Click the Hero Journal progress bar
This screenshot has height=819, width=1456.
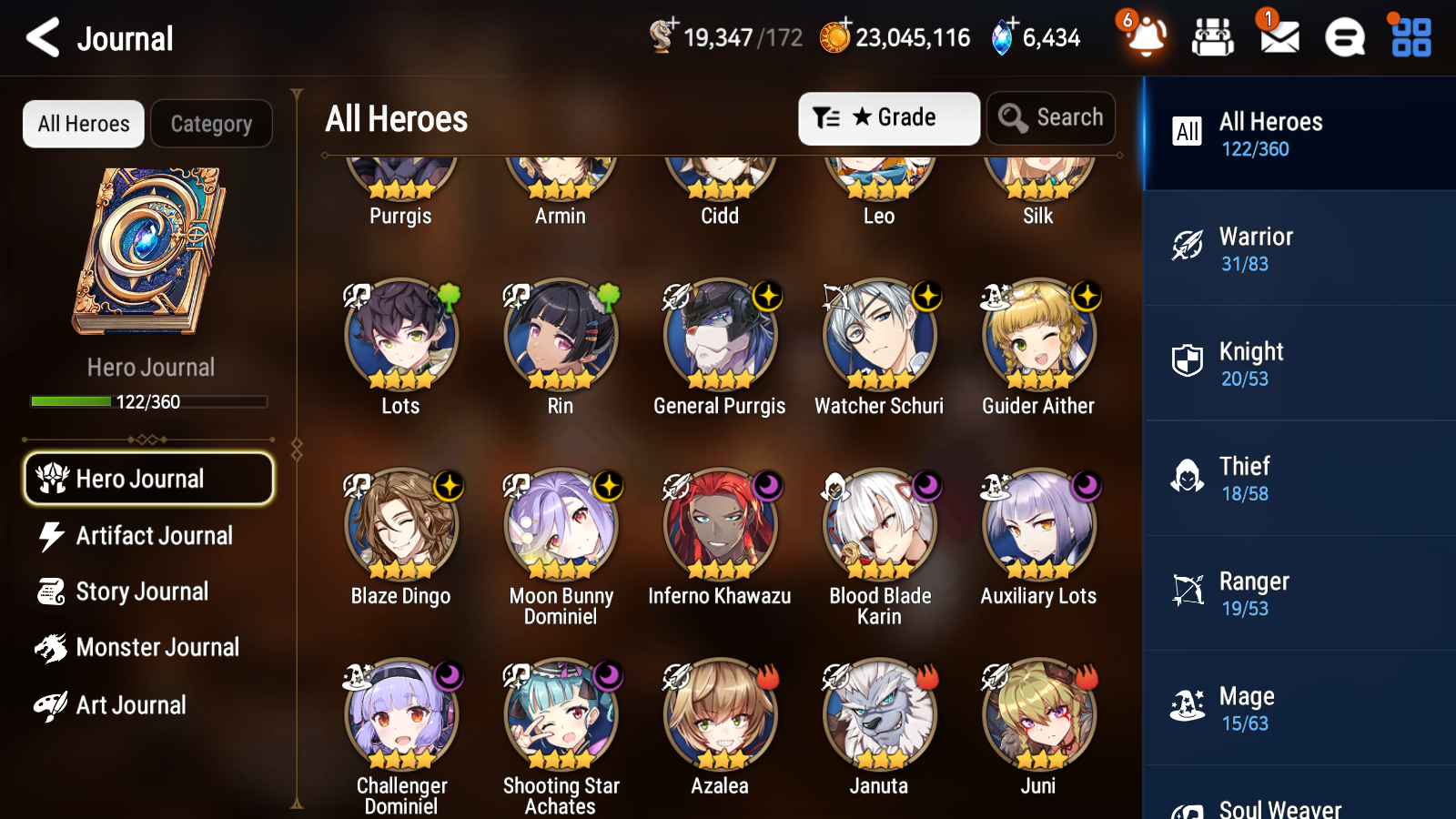pyautogui.click(x=148, y=401)
